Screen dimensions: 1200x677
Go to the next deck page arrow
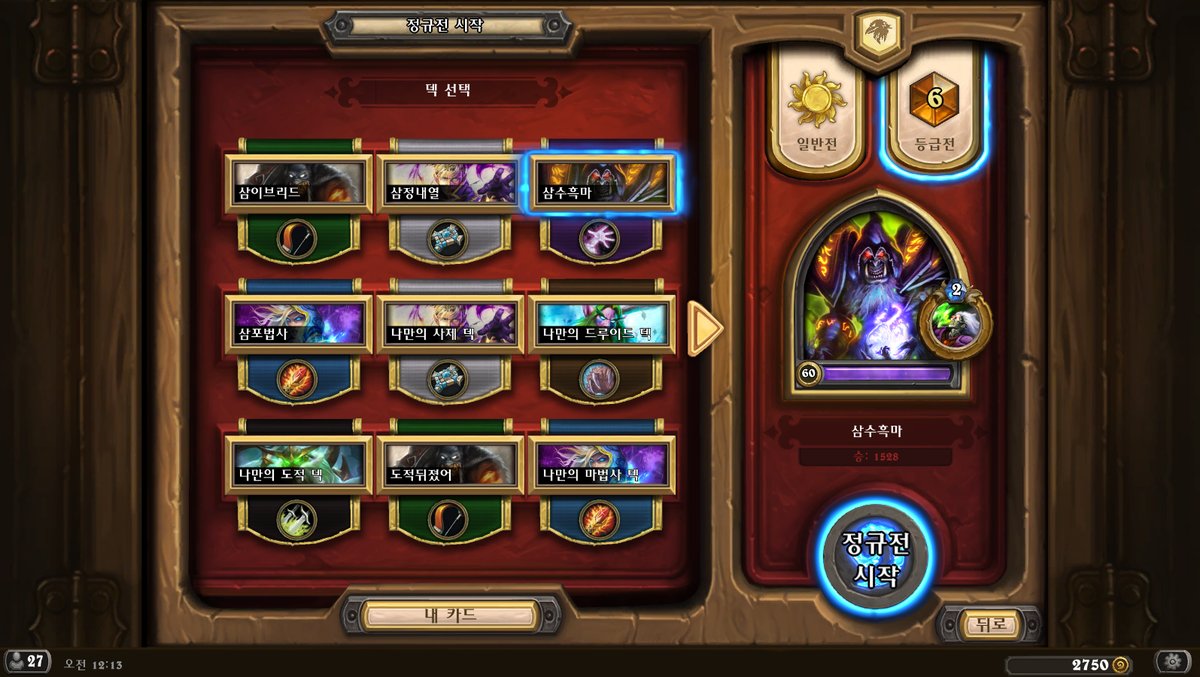click(705, 327)
